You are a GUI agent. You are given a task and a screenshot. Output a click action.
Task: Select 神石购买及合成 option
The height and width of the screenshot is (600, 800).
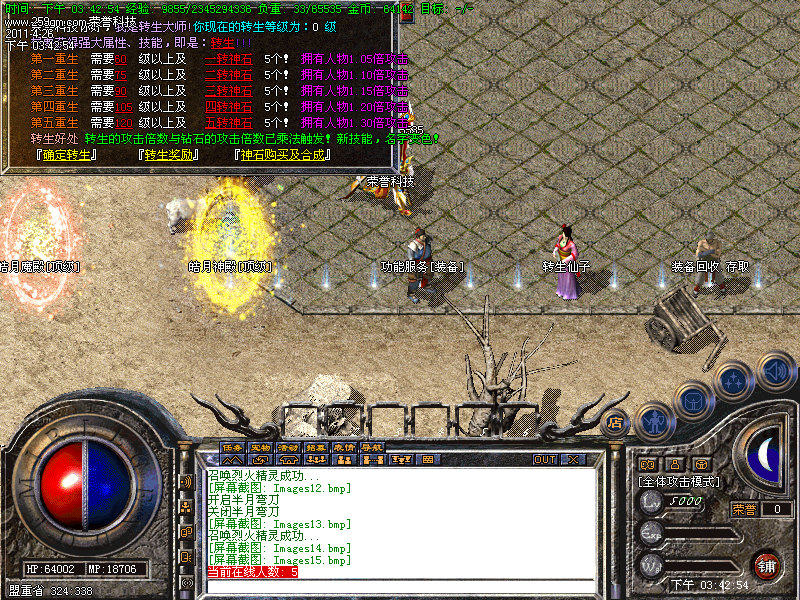click(281, 155)
